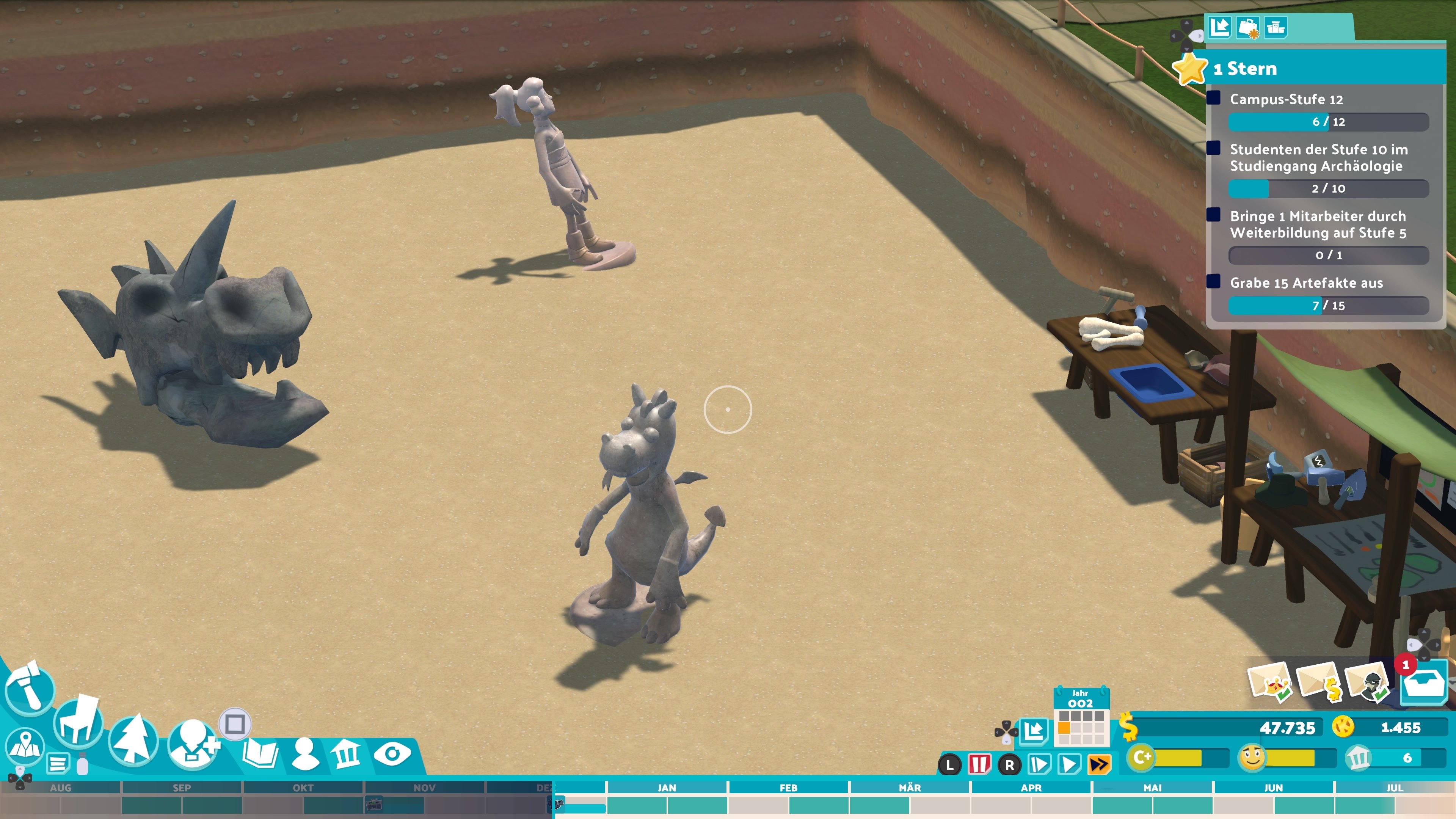Open the hire staff menu
Viewport: 1456px width, 819px height.
[x=194, y=744]
